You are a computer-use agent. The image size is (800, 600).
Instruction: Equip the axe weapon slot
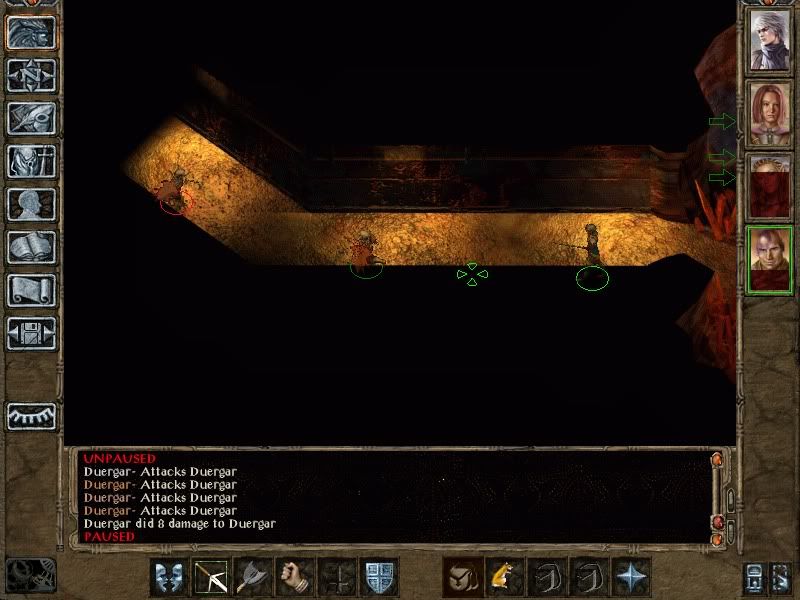tap(253, 578)
